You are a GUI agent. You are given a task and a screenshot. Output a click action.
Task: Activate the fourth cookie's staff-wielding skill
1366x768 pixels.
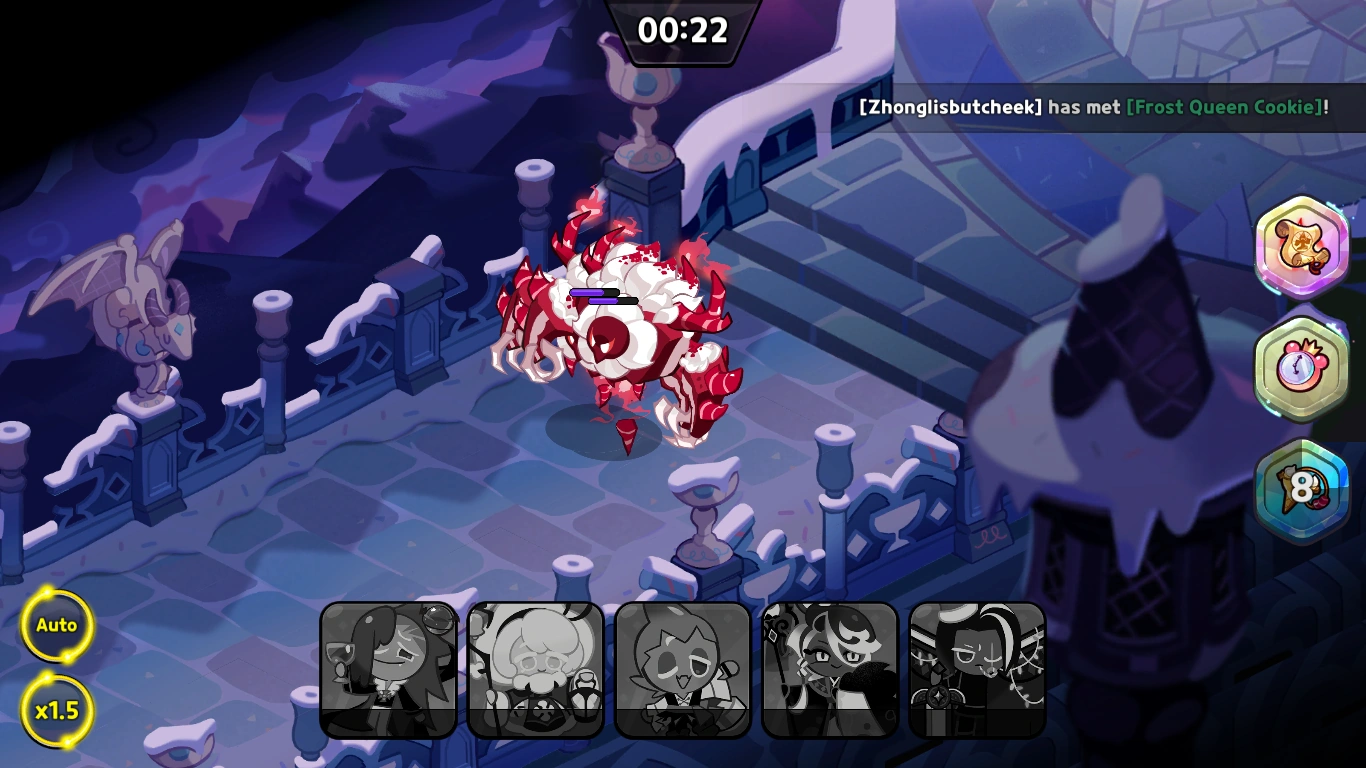coord(830,668)
